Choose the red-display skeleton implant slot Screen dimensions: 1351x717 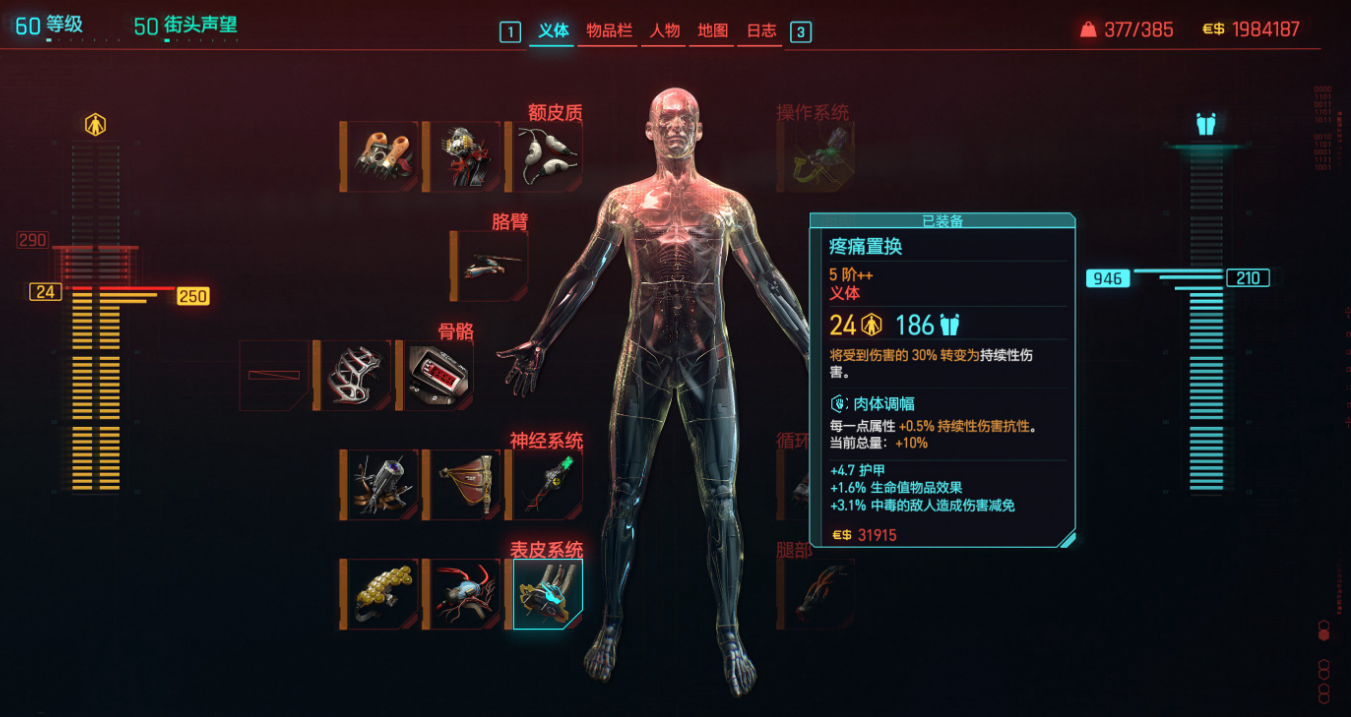pos(437,375)
